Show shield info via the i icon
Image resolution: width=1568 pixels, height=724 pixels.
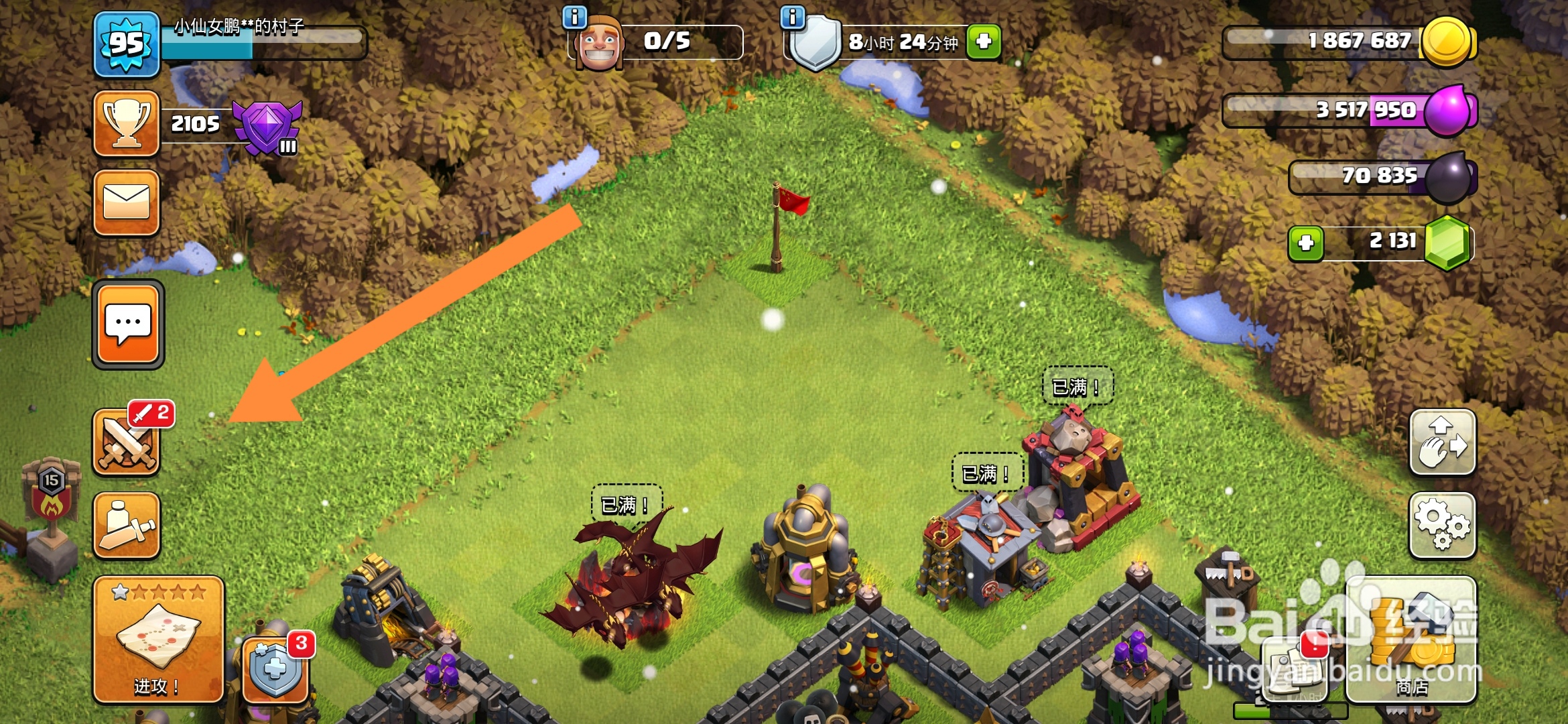793,17
